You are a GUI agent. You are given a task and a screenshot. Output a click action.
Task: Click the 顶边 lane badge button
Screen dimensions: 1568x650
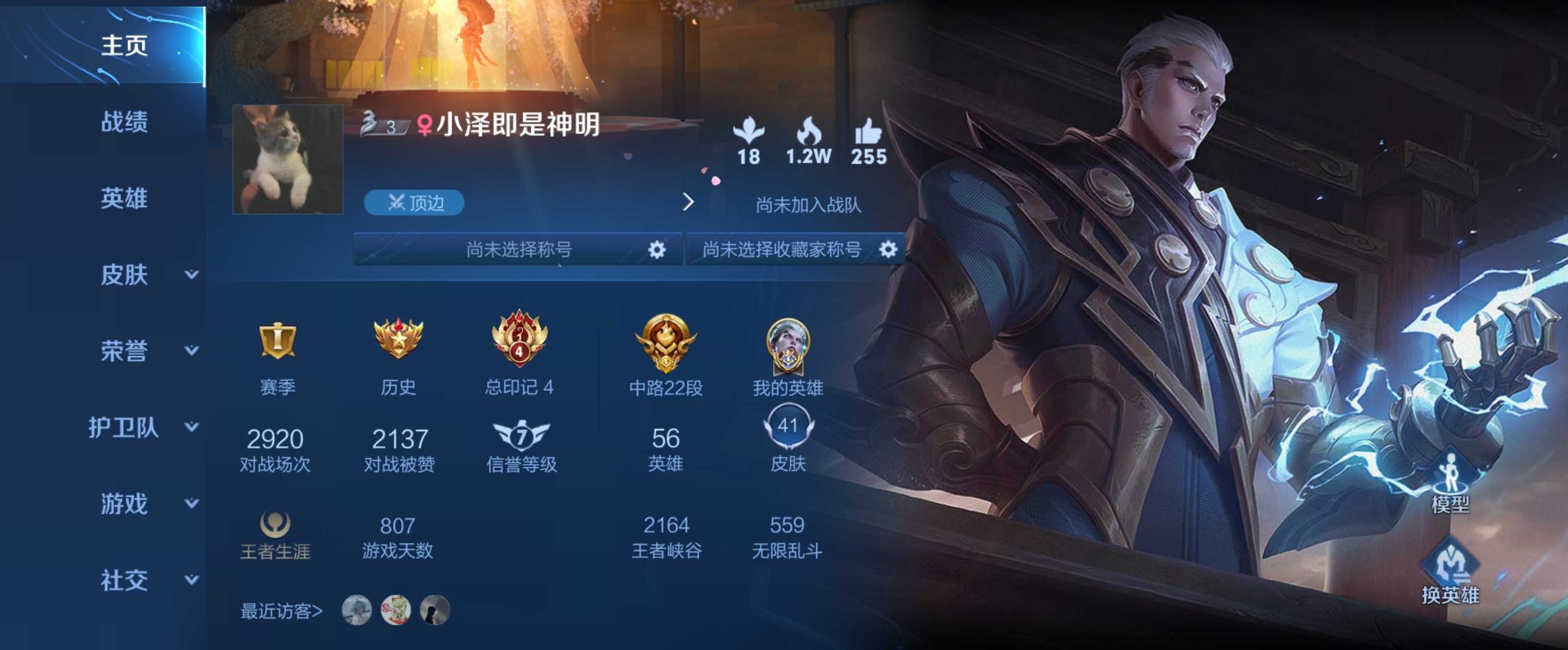pyautogui.click(x=414, y=204)
